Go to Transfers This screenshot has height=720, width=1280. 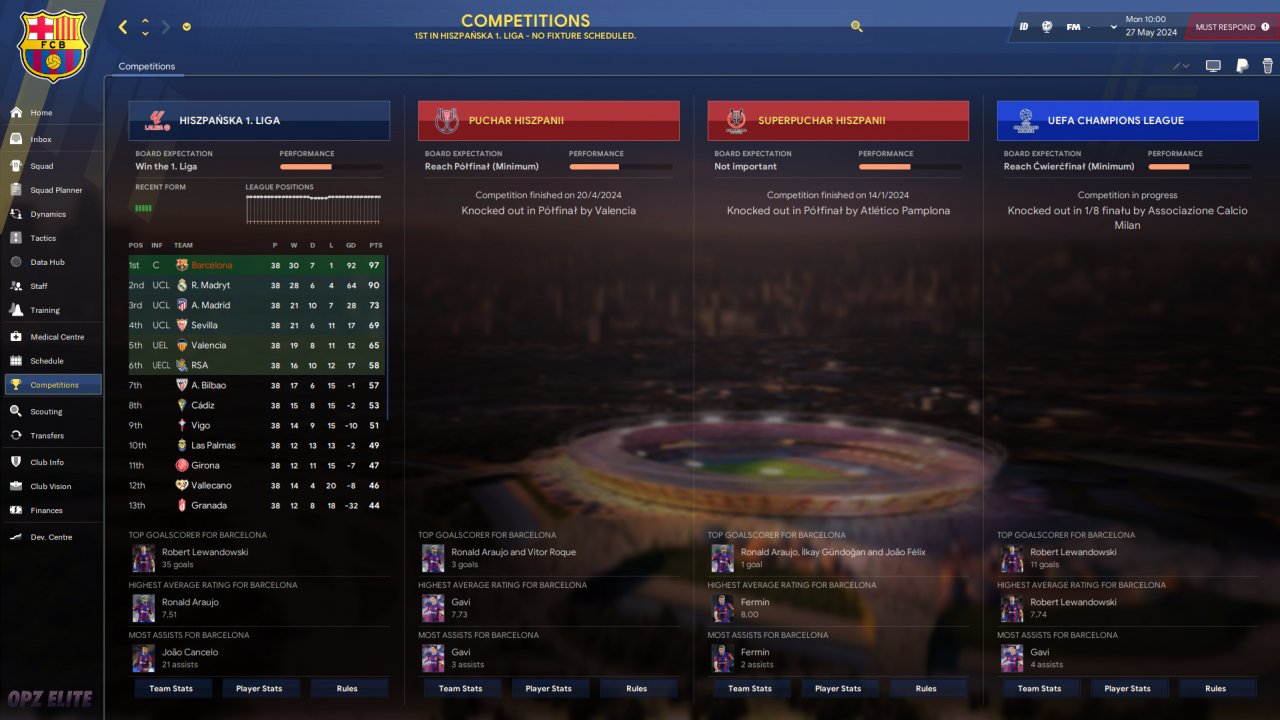click(x=47, y=436)
